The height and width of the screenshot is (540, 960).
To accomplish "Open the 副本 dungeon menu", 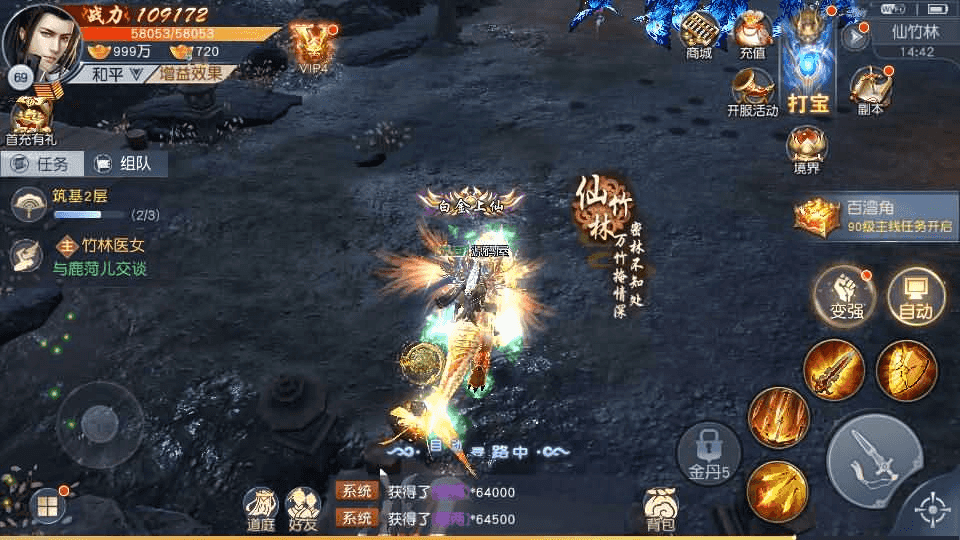I will (870, 90).
